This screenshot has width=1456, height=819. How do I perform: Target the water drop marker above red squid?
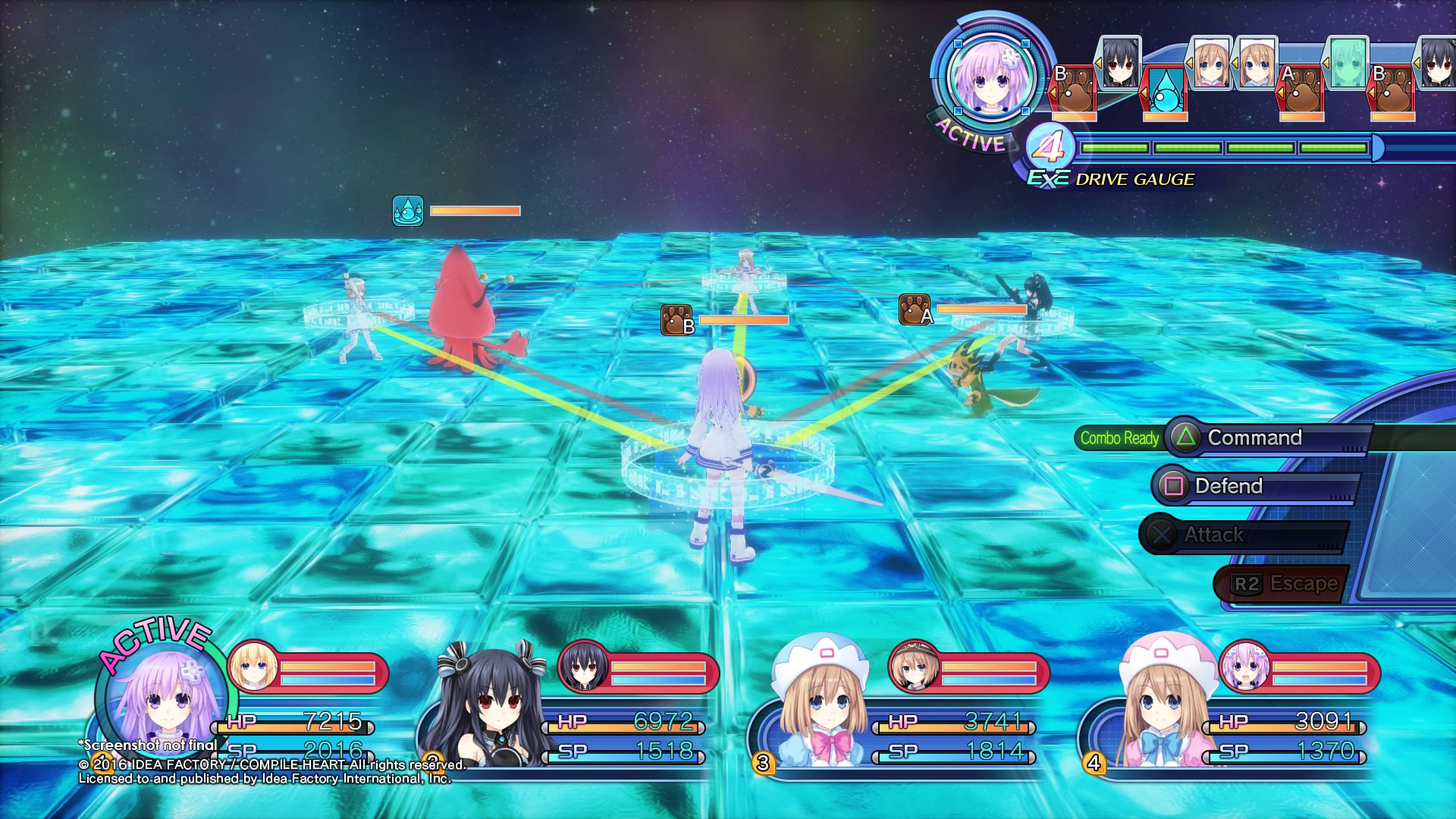point(408,211)
